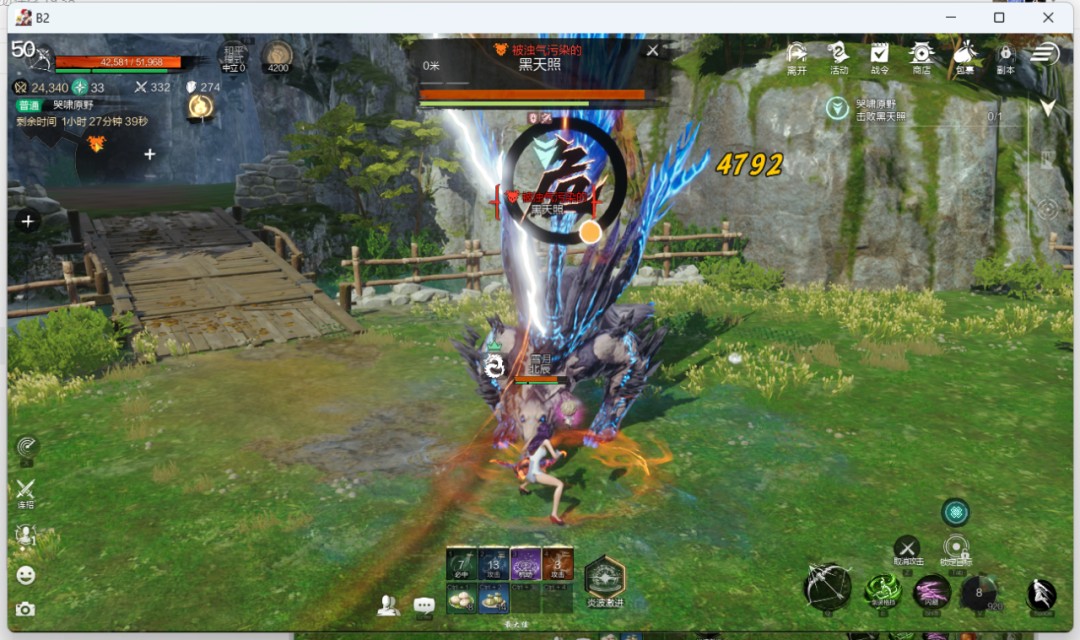Open the 战令 battle pass
The height and width of the screenshot is (640, 1080).
click(880, 56)
